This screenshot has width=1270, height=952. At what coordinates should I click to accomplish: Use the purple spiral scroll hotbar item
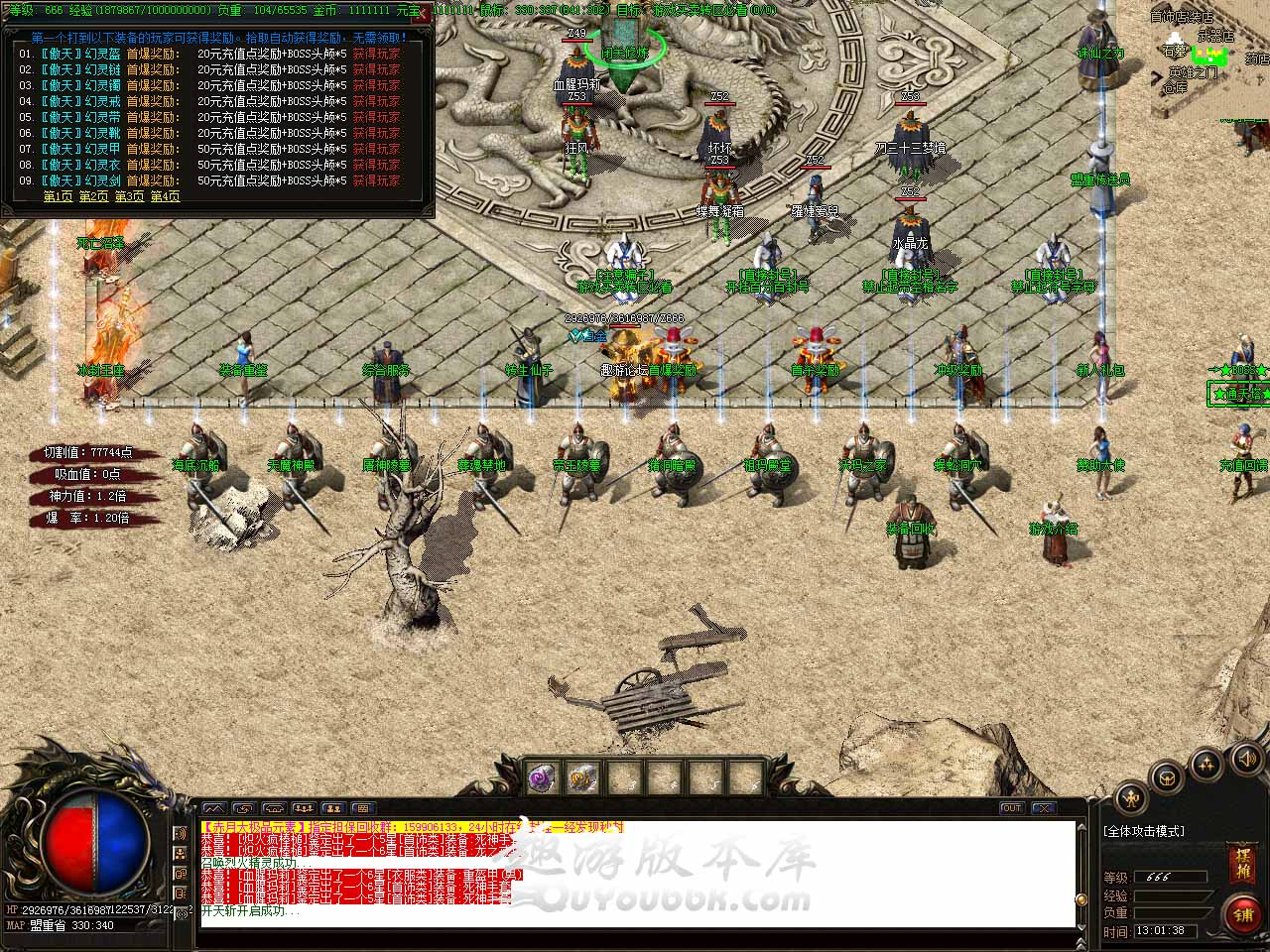[x=544, y=778]
